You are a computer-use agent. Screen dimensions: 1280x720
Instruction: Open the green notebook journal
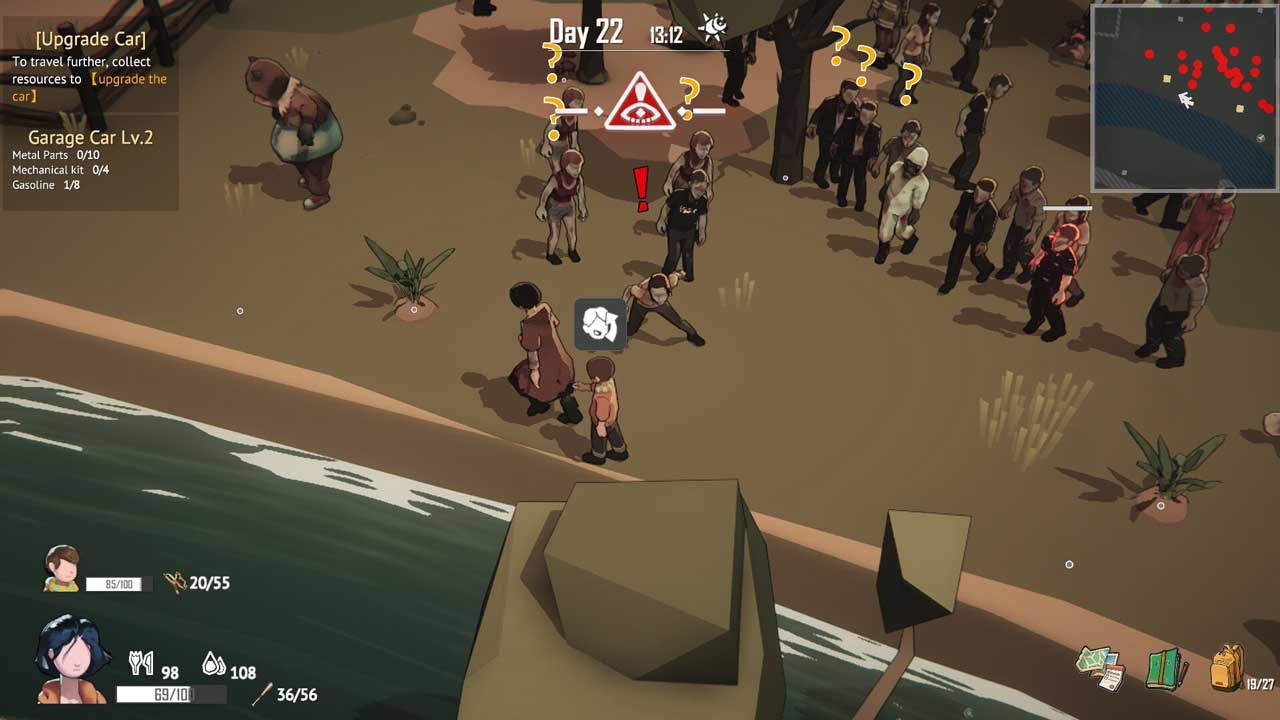(x=1165, y=669)
